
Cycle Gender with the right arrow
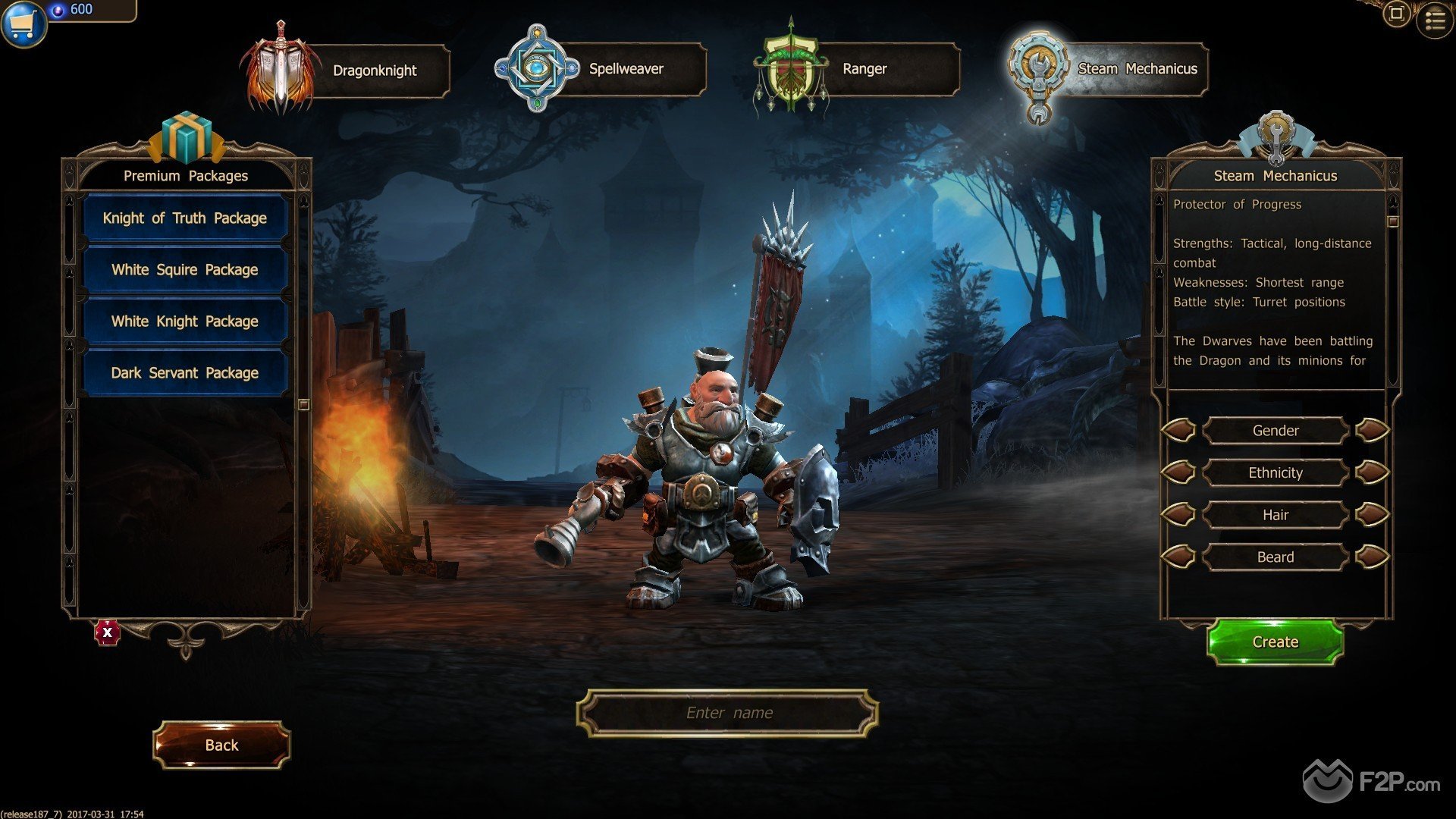pos(1372,431)
